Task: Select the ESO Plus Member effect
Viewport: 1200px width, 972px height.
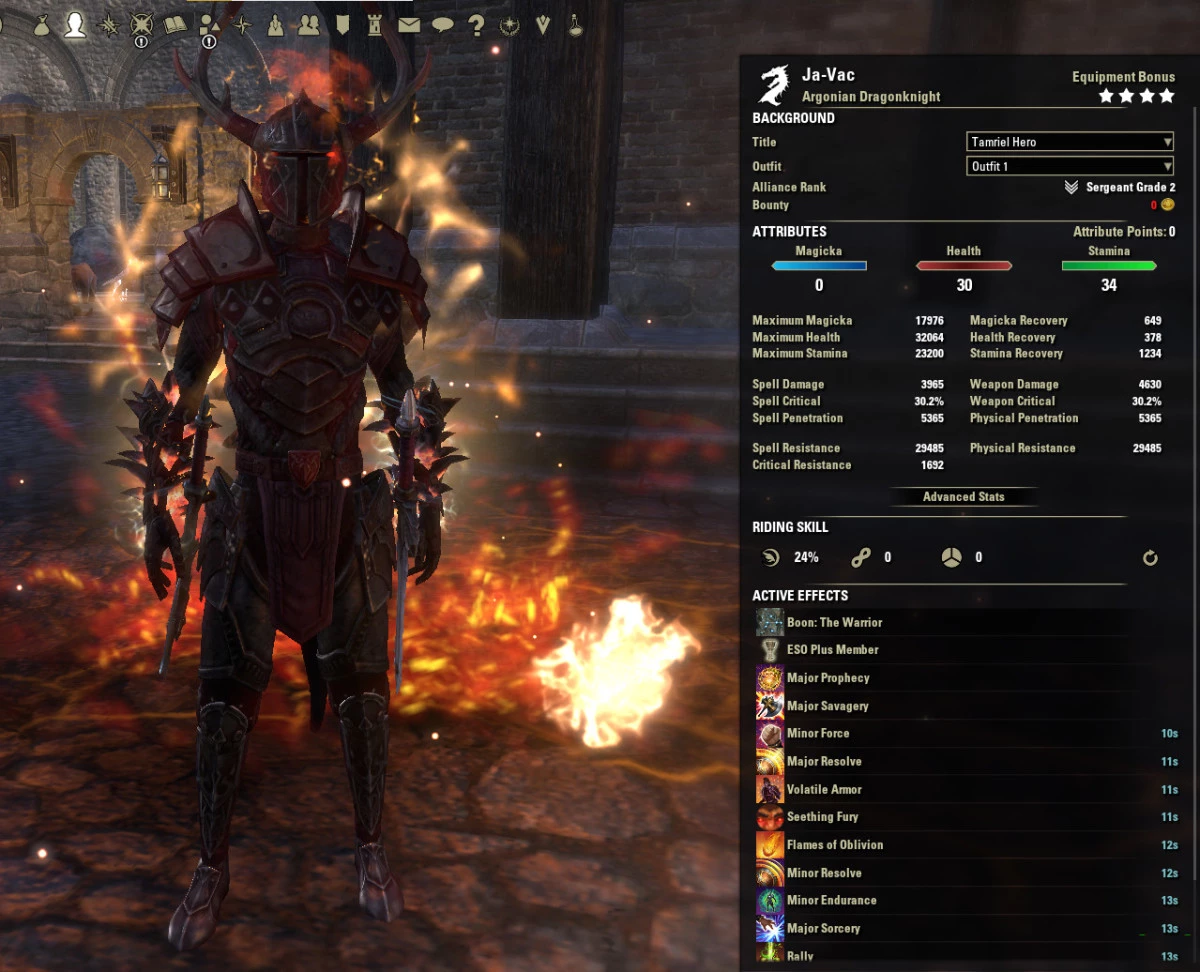Action: pyautogui.click(x=832, y=650)
